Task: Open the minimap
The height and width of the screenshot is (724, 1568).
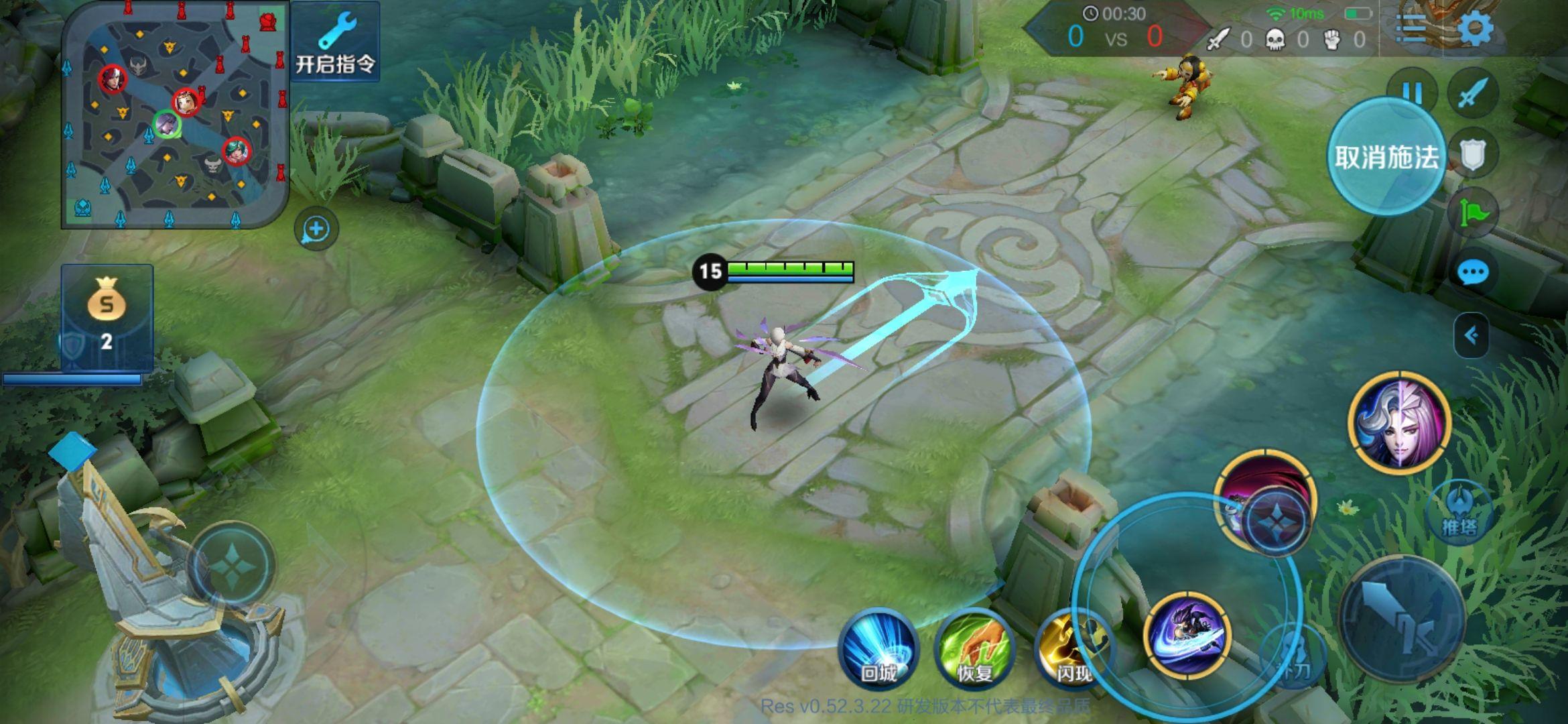Action: [x=176, y=115]
